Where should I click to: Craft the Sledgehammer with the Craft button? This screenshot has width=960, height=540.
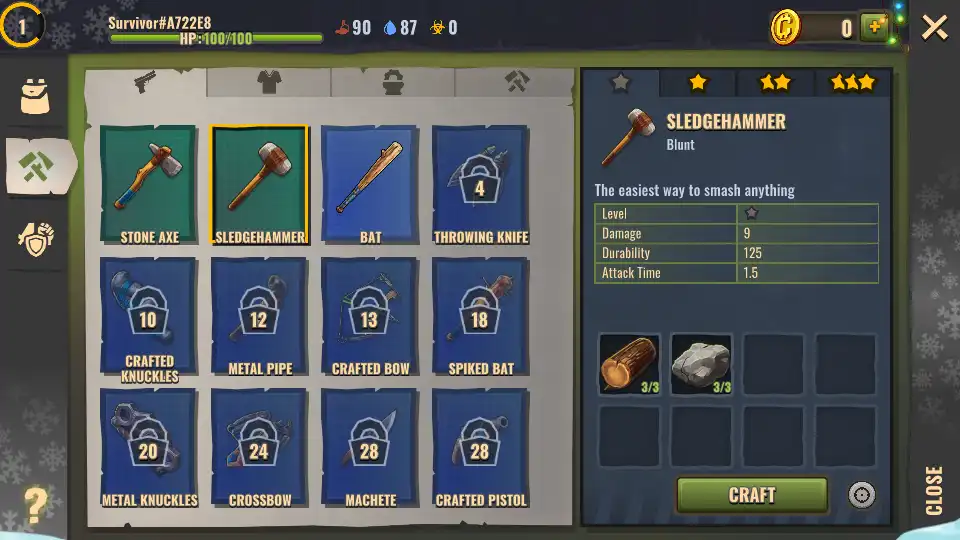[x=752, y=495]
